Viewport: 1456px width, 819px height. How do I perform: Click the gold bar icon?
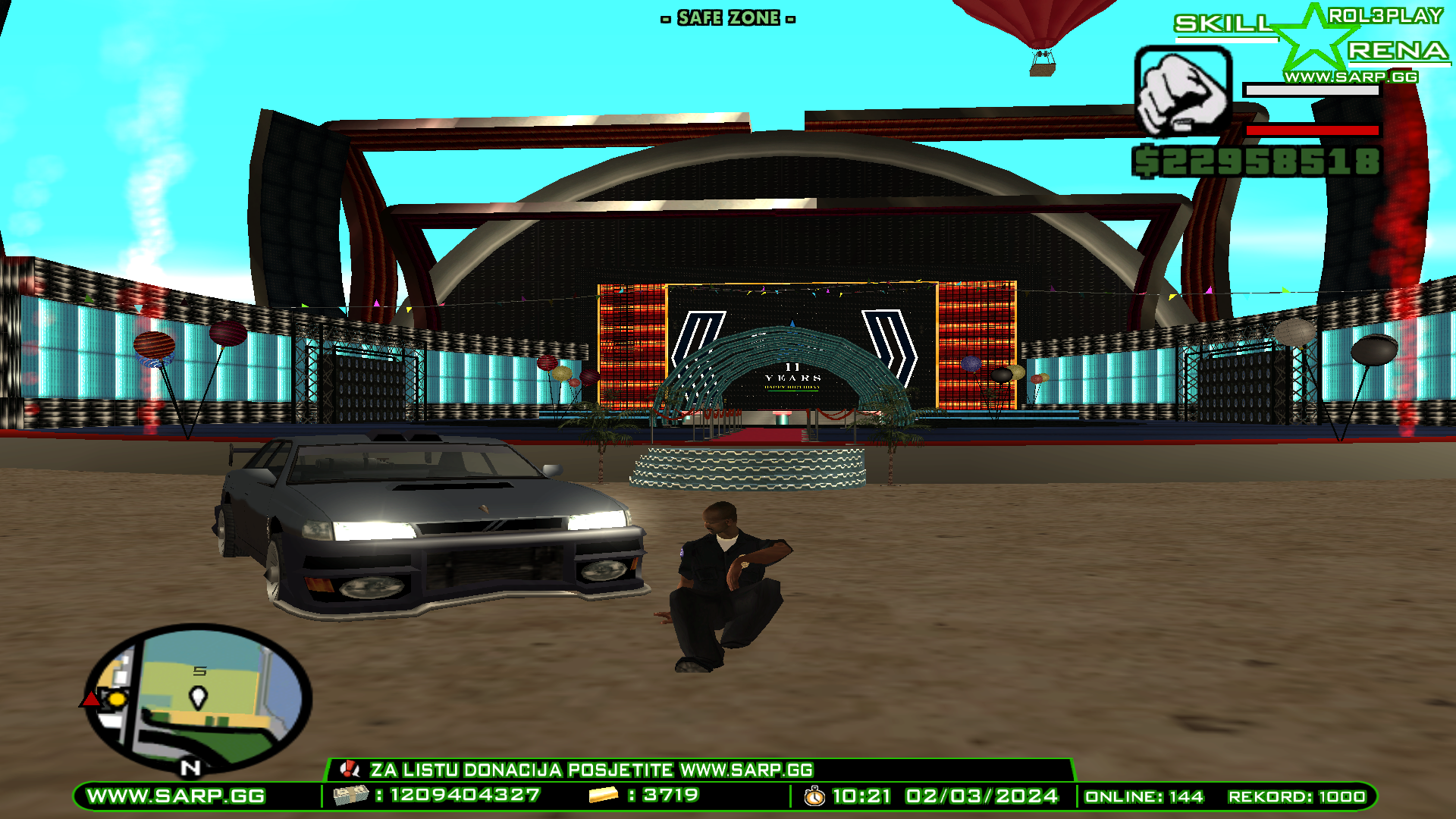tap(604, 795)
